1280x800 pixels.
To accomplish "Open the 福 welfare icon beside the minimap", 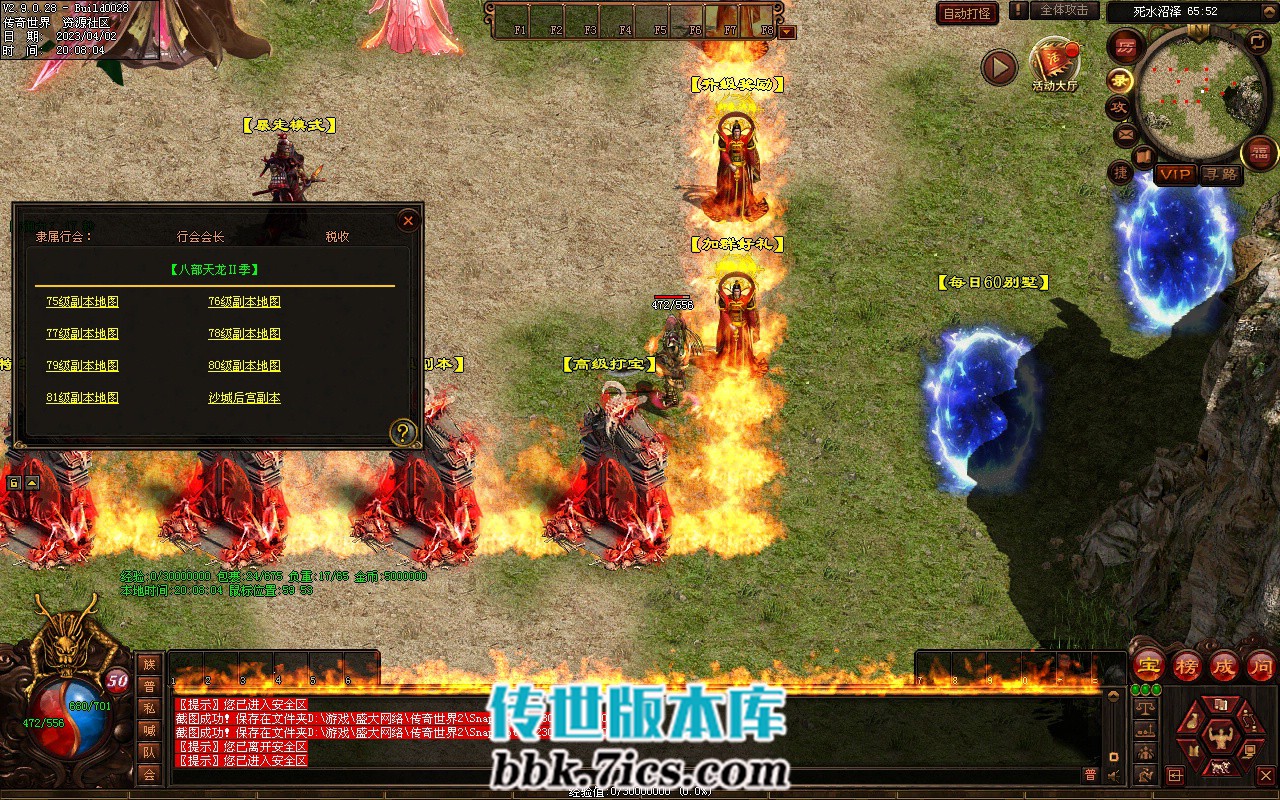I will [x=1259, y=153].
